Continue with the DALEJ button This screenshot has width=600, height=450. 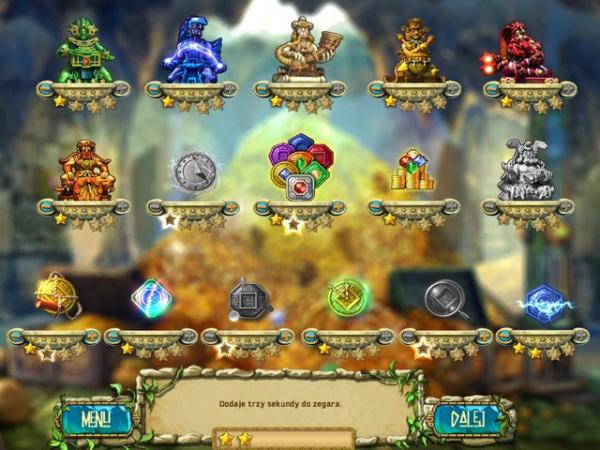pos(466,418)
